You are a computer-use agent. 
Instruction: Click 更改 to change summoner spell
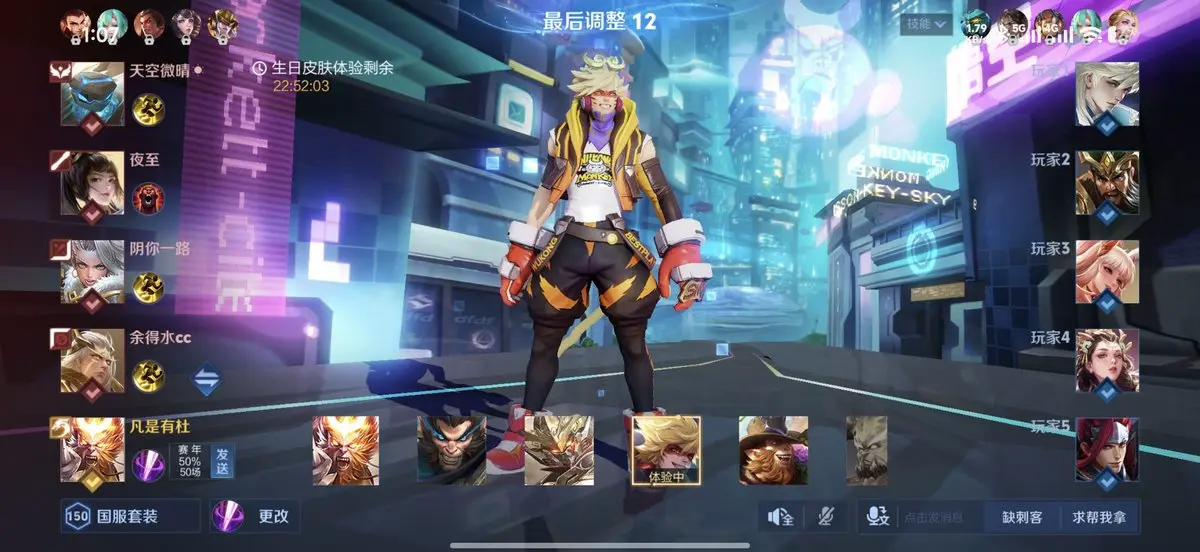(255, 516)
